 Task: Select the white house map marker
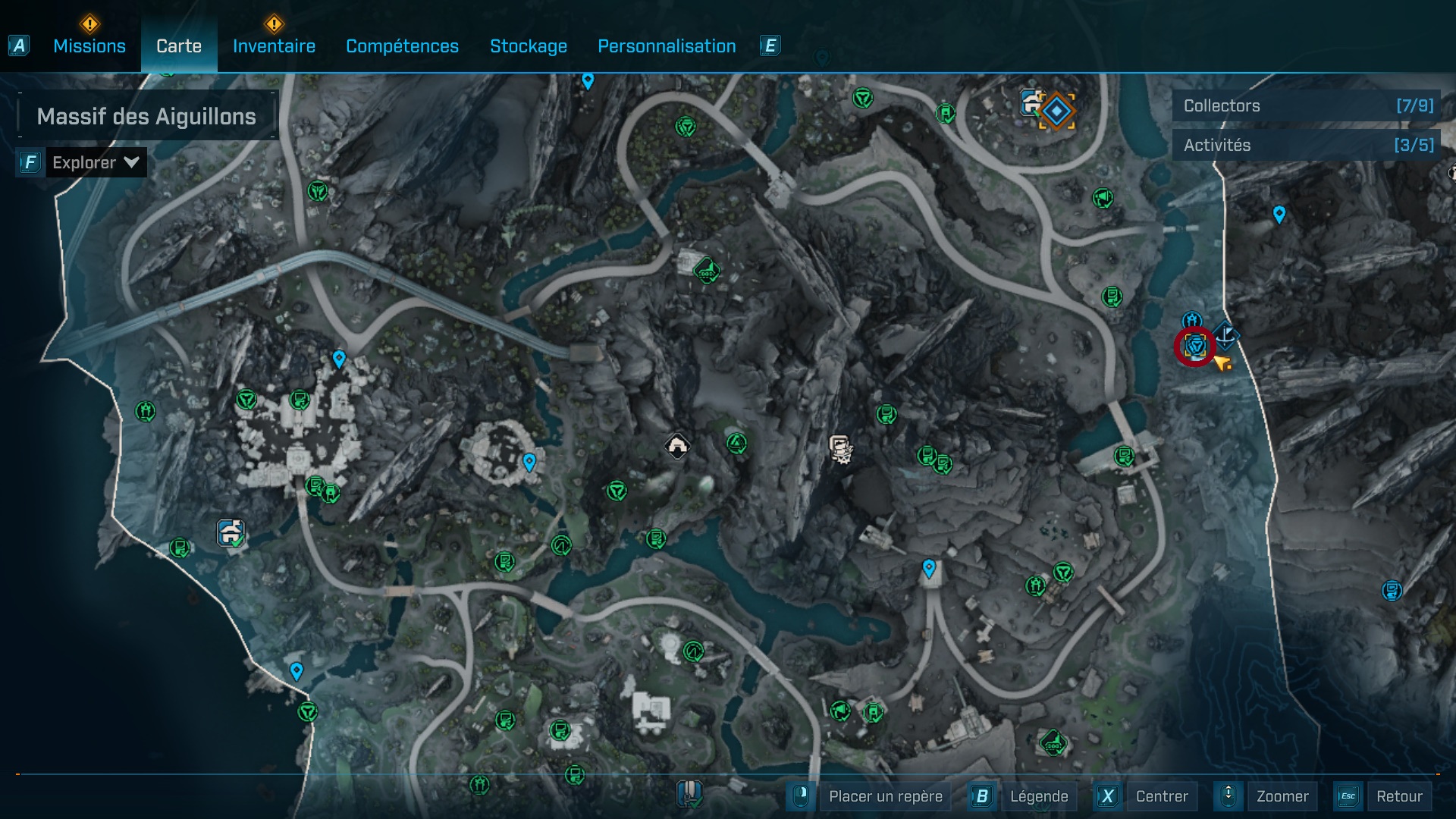click(x=677, y=445)
